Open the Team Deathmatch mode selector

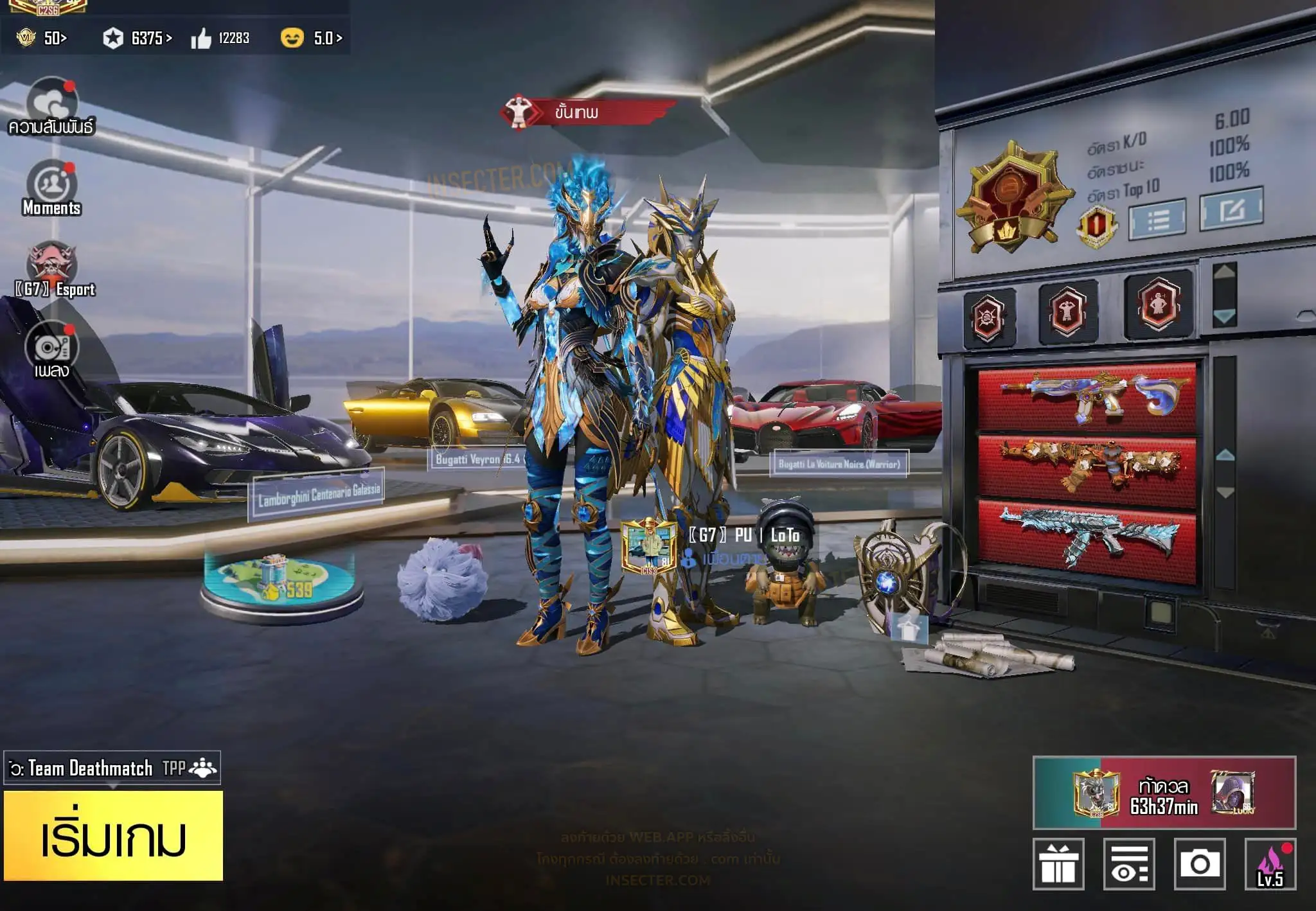point(112,768)
